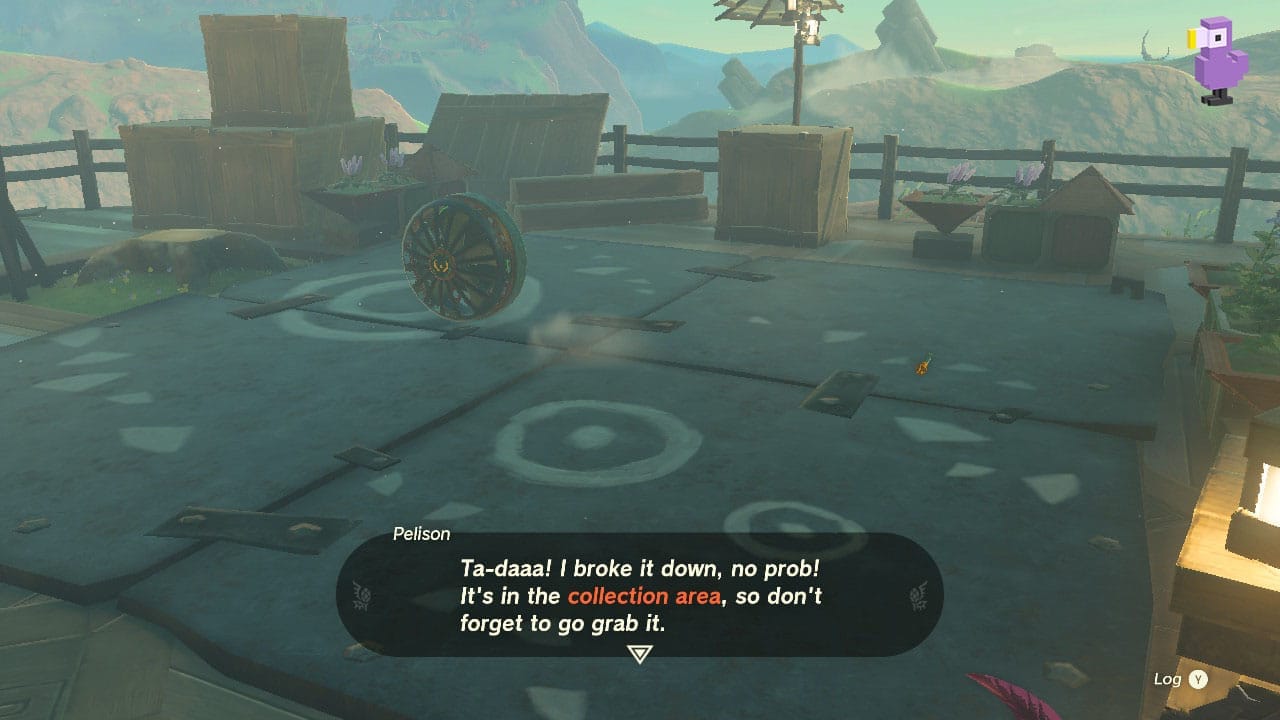Click the bell-shaped birdhouse on the right
The width and height of the screenshot is (1280, 720).
click(1085, 210)
